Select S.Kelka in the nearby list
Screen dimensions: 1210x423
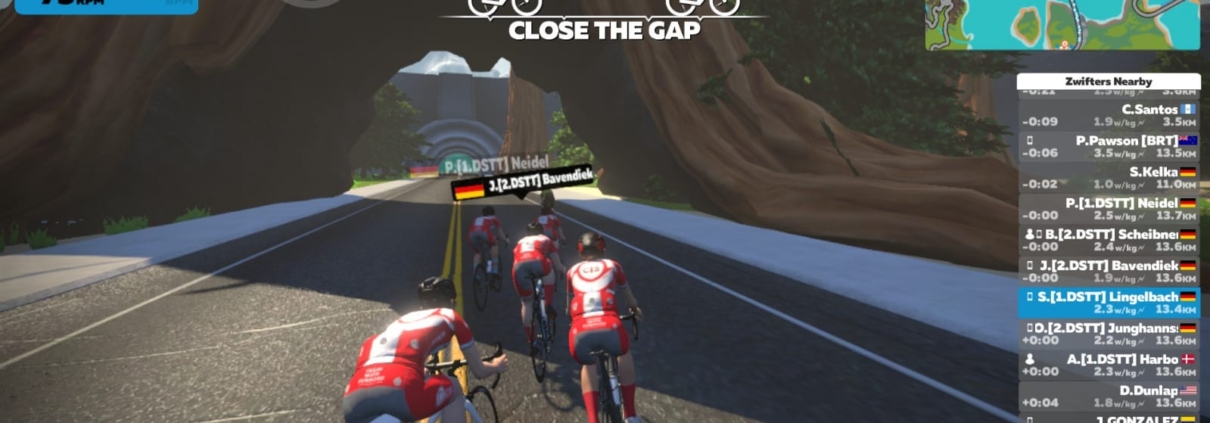point(1109,177)
